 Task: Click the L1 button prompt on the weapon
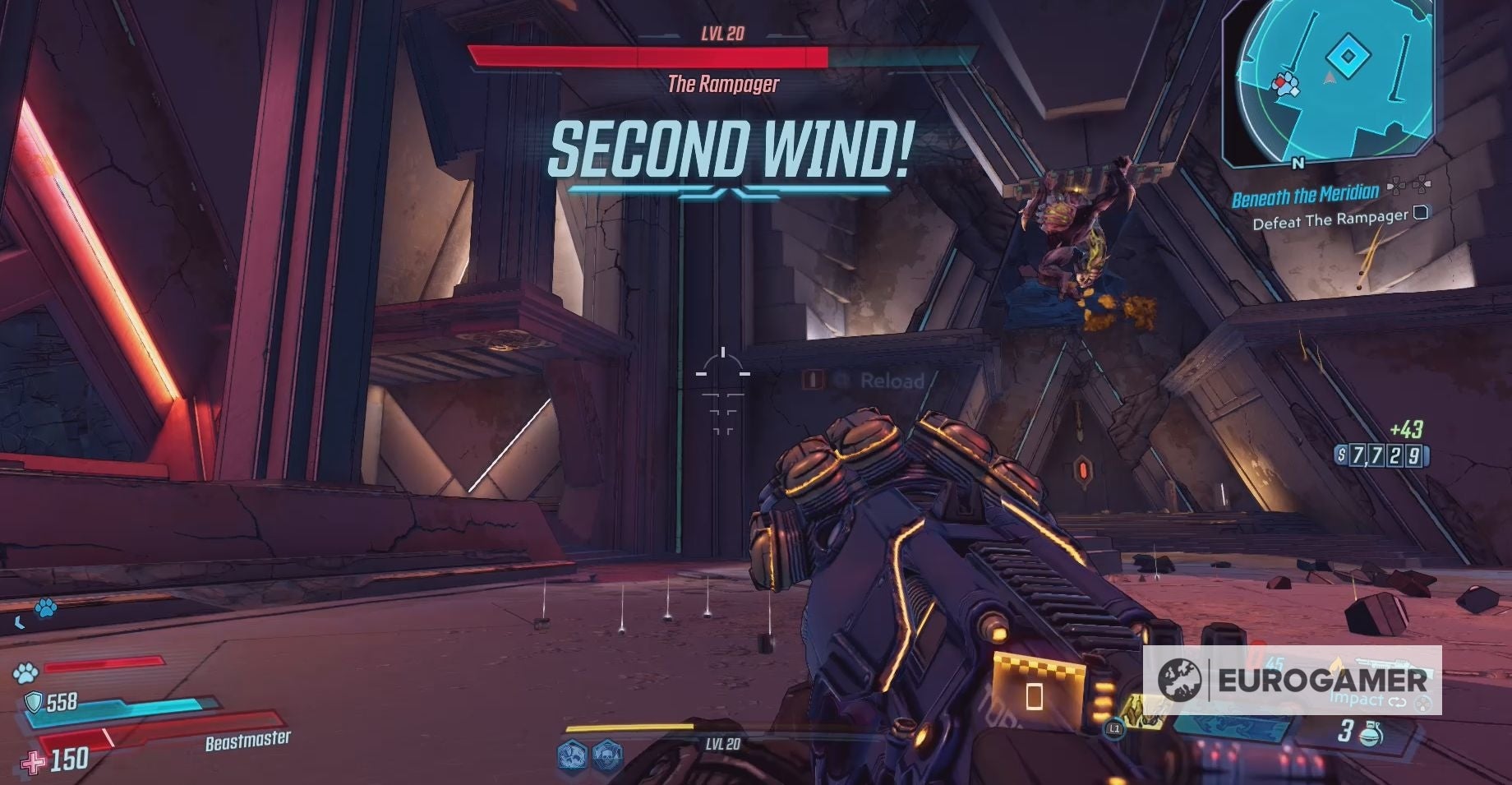(x=1113, y=727)
